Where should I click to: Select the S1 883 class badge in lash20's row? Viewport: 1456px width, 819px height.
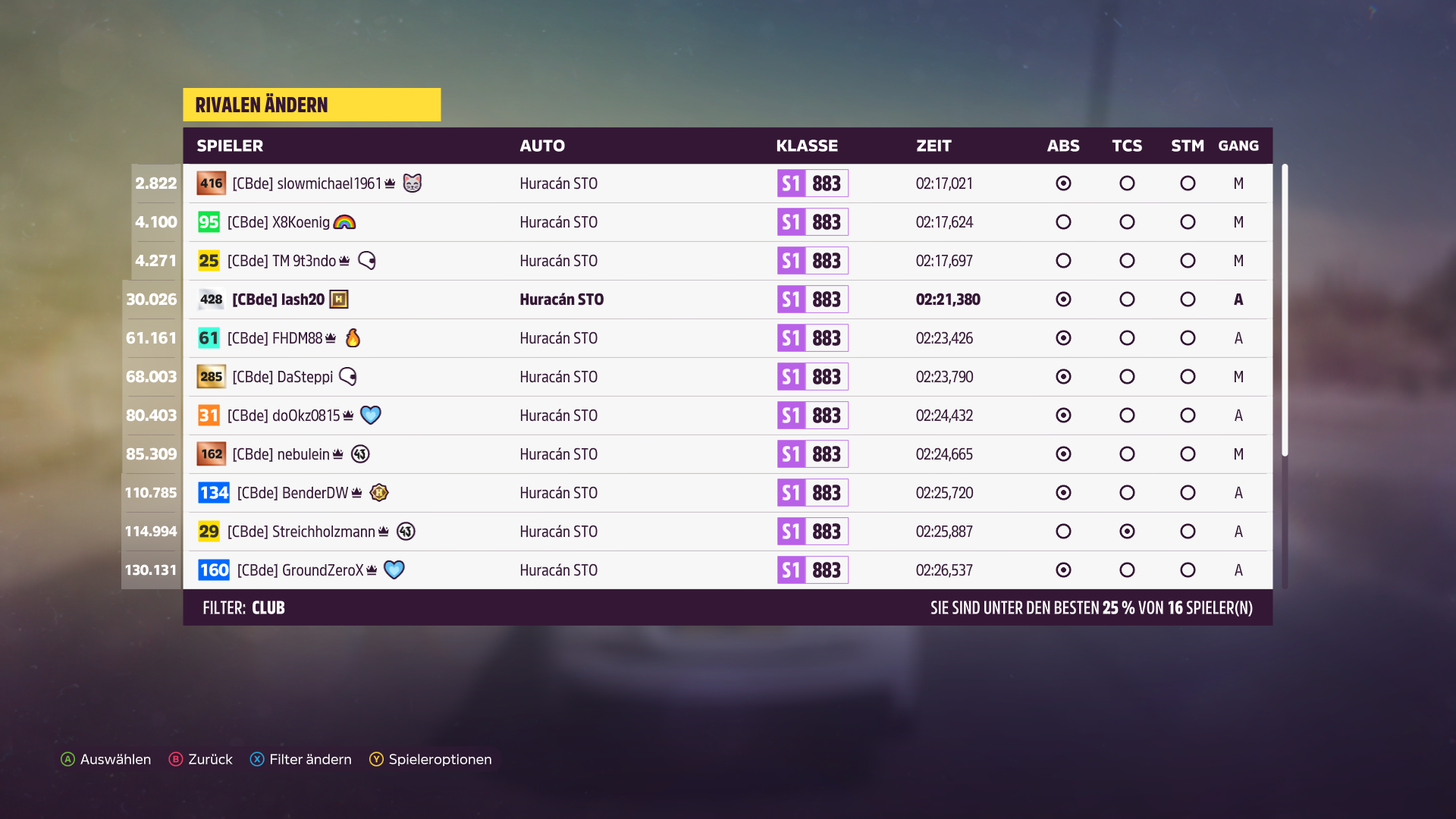[x=812, y=299]
